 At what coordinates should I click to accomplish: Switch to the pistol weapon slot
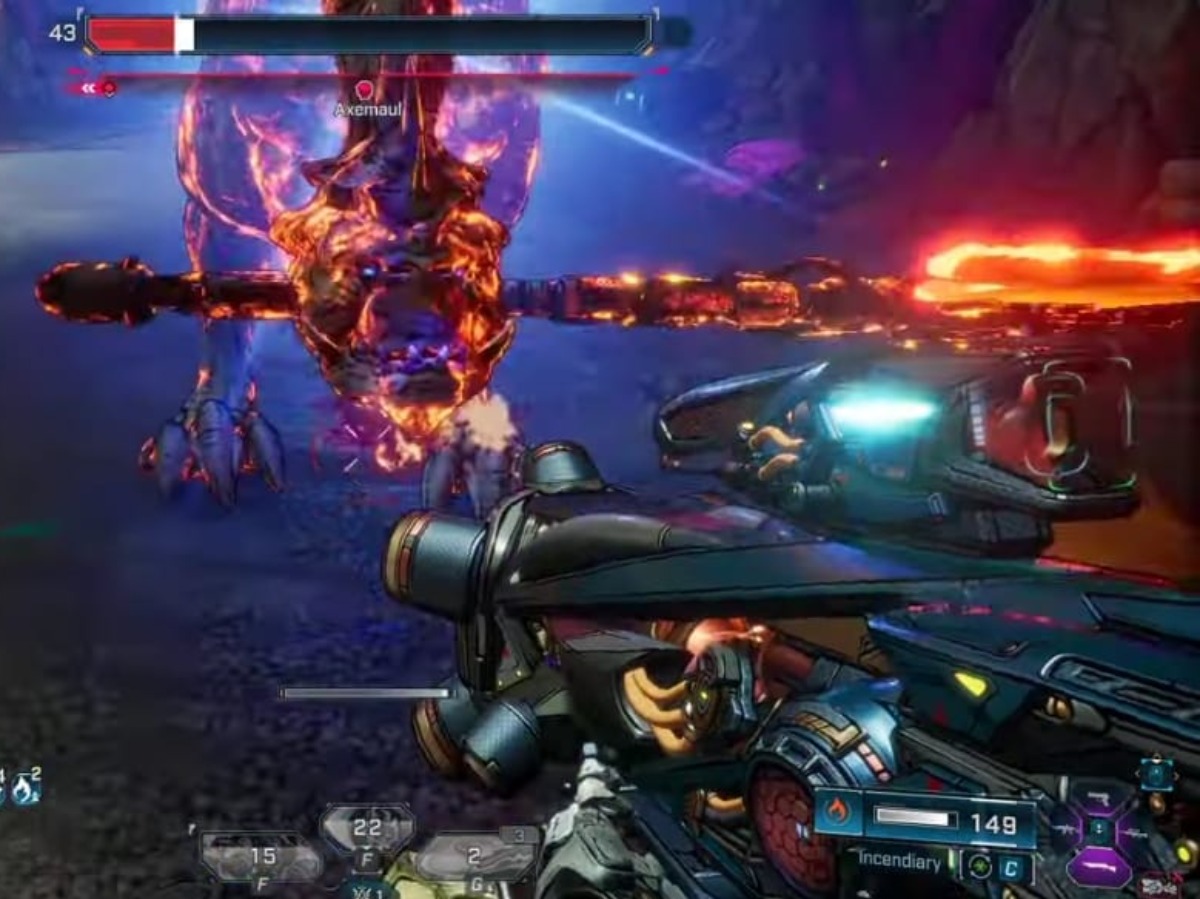coord(1099,797)
